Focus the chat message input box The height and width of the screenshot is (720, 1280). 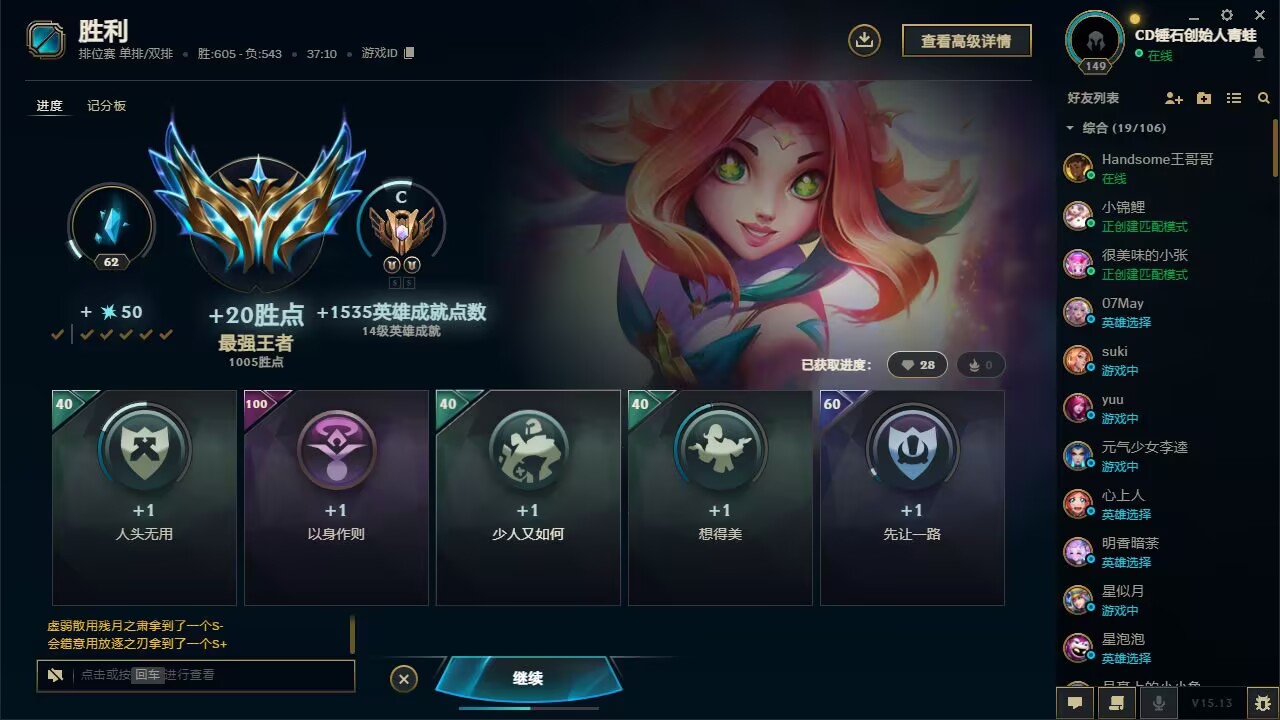pos(210,675)
